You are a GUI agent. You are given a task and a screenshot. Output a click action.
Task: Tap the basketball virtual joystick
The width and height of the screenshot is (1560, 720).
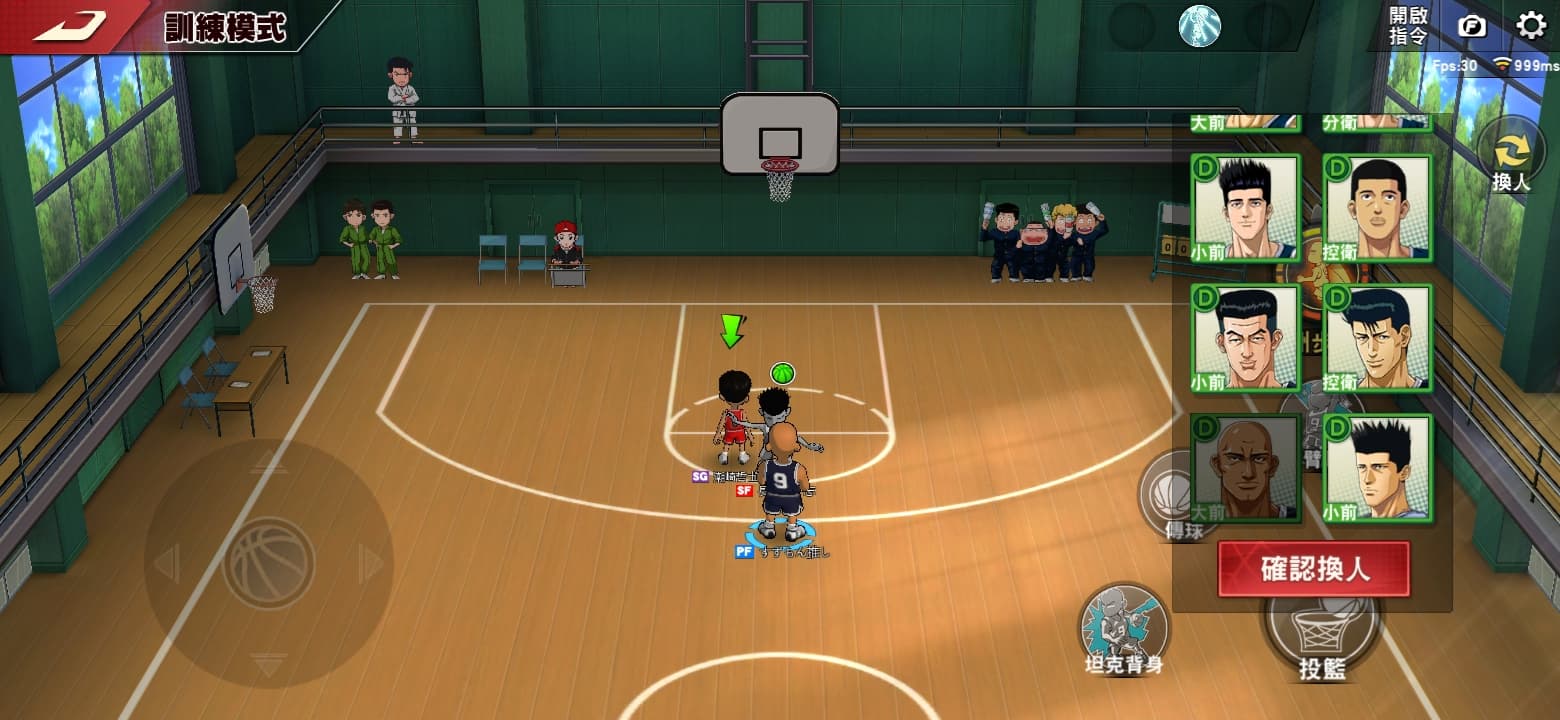[x=268, y=563]
